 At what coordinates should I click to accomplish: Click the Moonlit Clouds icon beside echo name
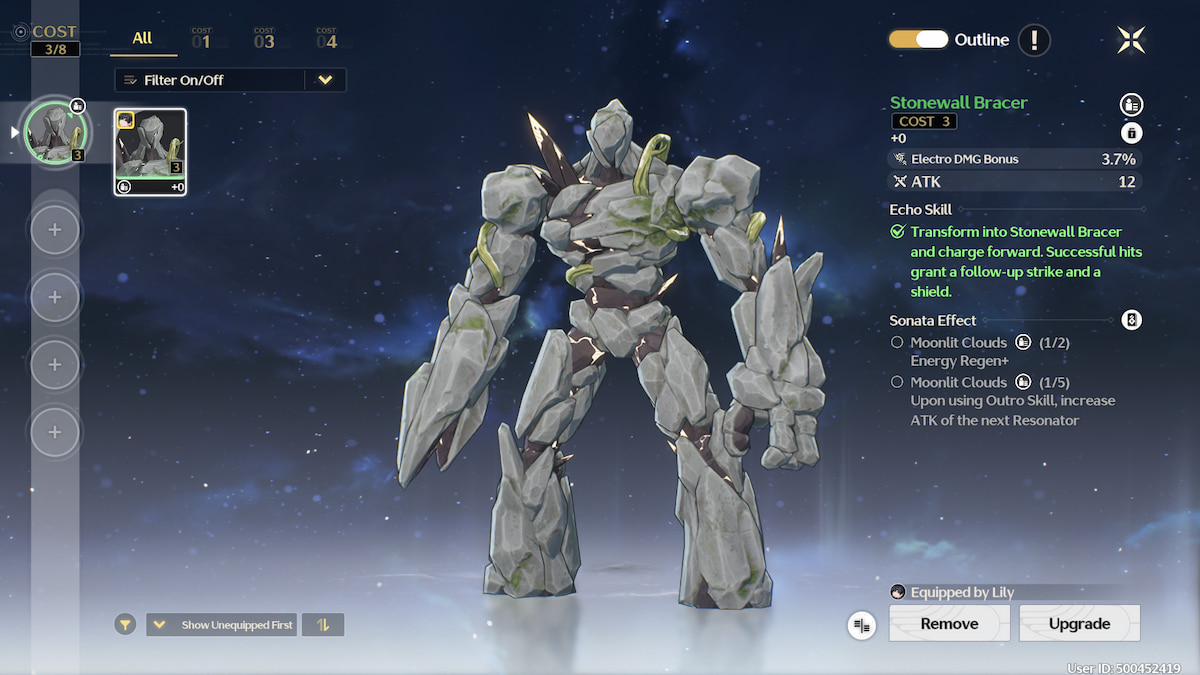pos(1131,104)
